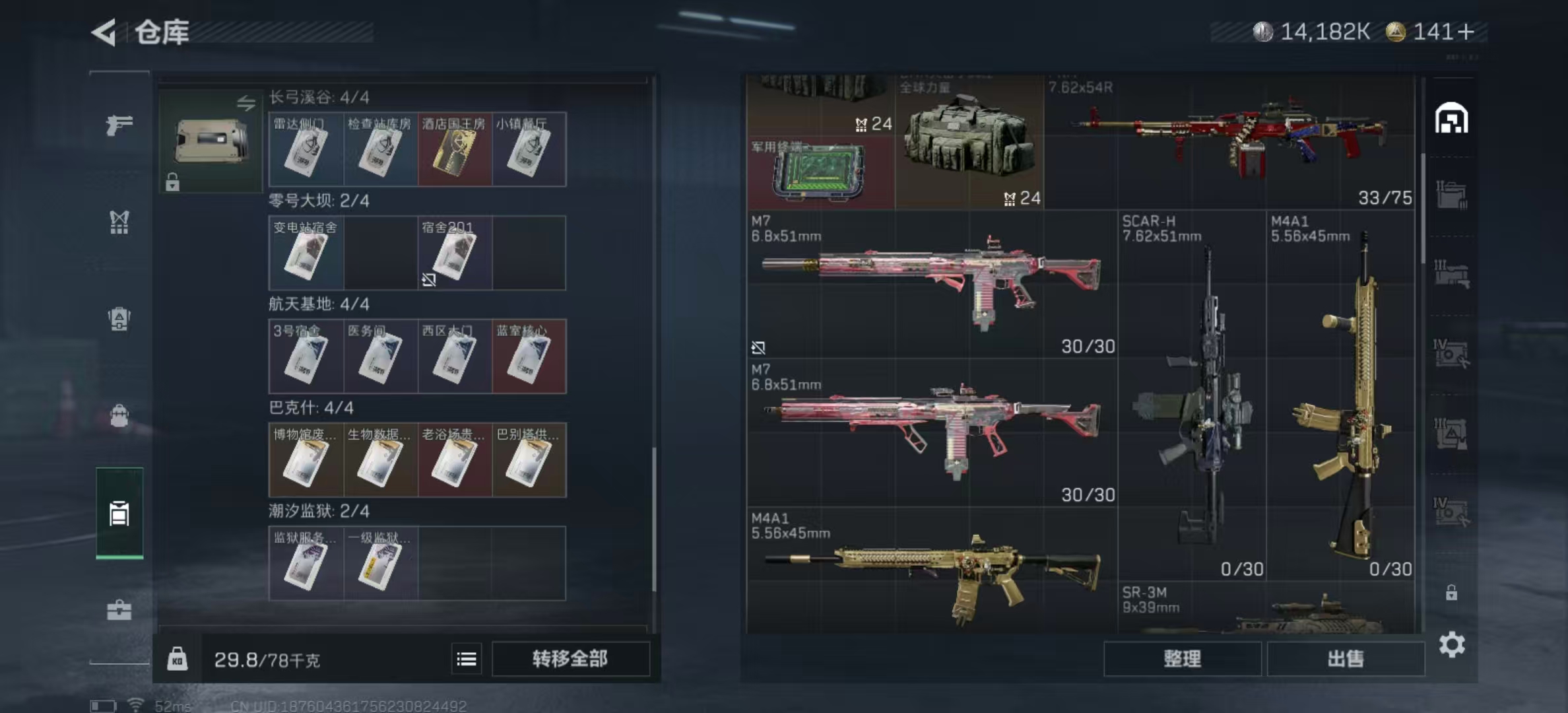Pick the 军用终端 item

tap(820, 174)
